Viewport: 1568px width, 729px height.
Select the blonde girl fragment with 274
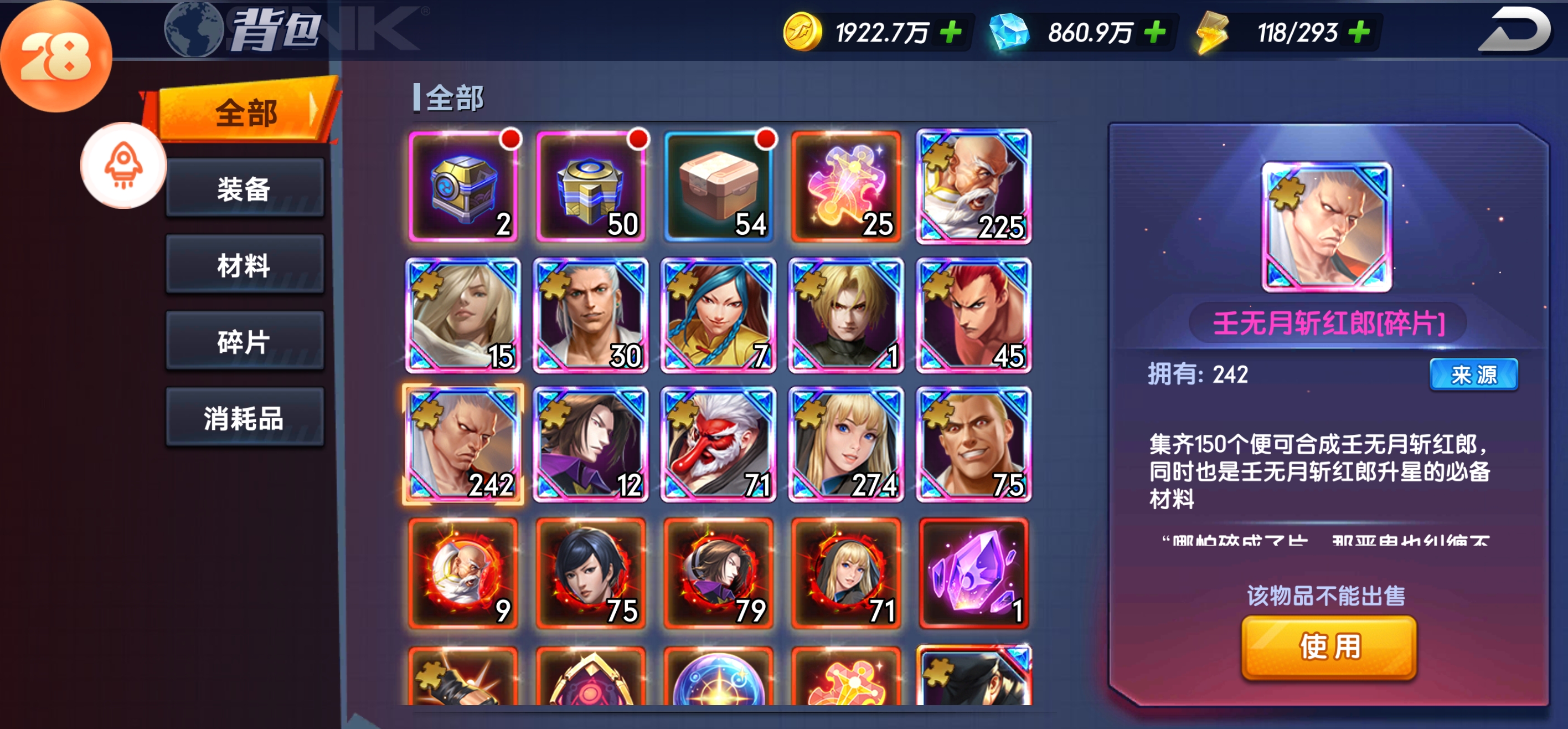click(845, 444)
